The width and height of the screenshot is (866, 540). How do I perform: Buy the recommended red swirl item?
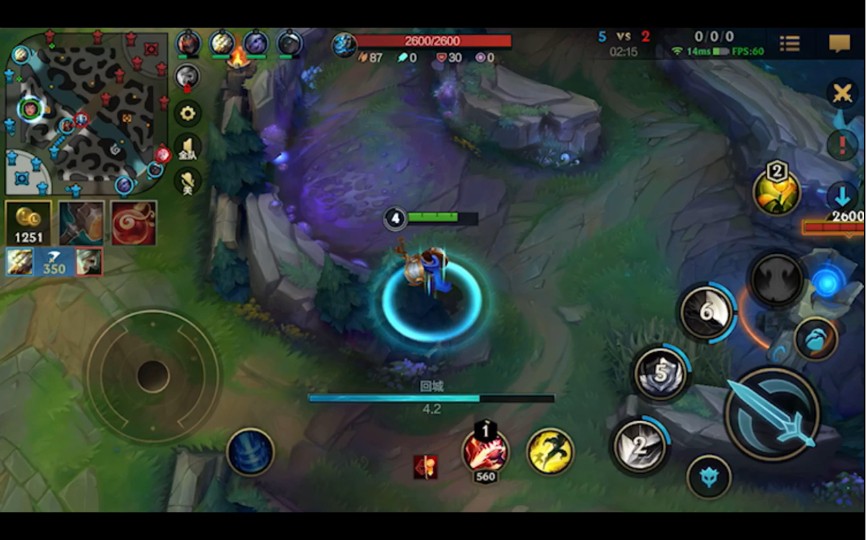coord(133,223)
